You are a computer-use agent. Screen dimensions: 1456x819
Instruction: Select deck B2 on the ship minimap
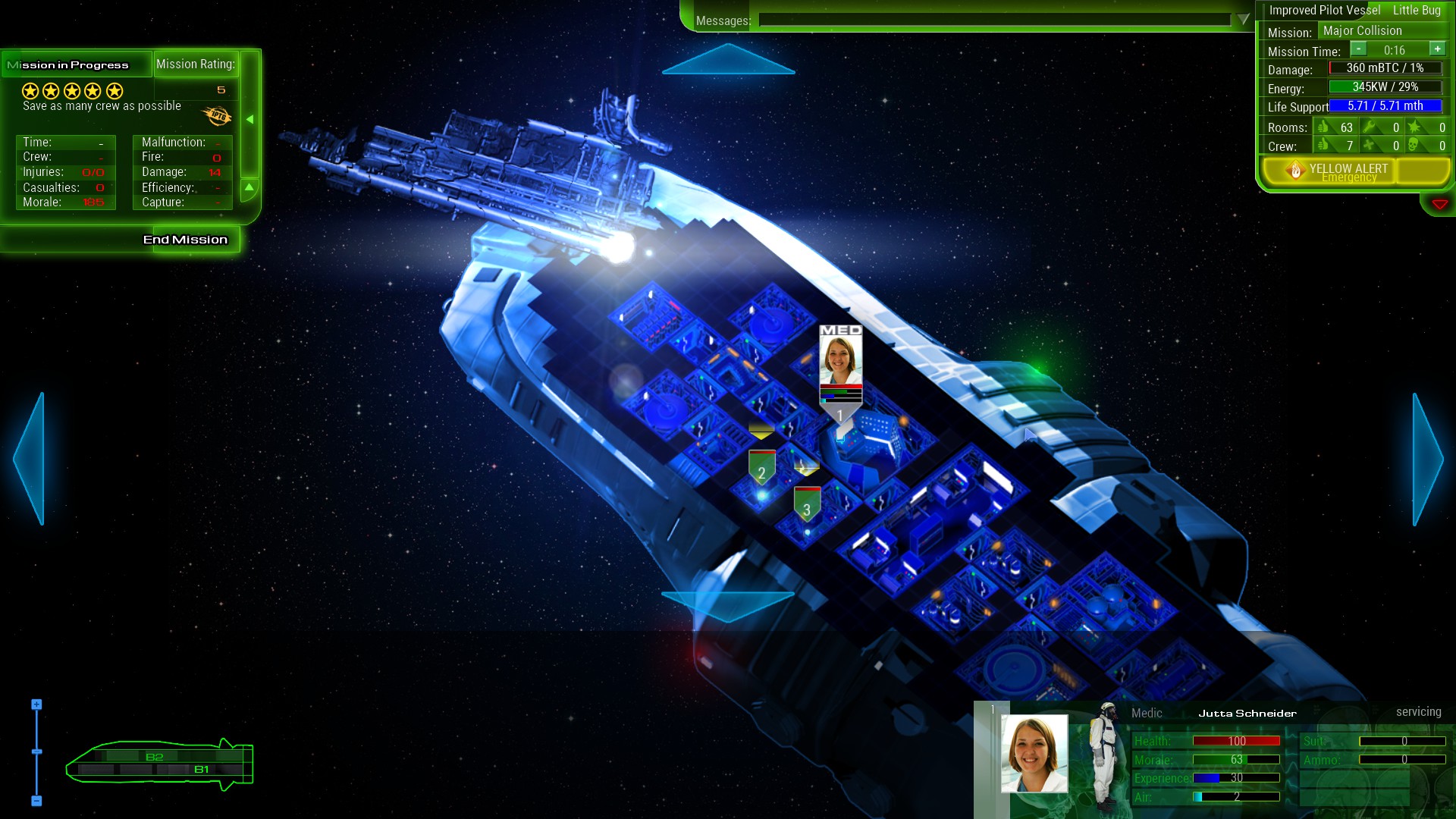pos(155,756)
